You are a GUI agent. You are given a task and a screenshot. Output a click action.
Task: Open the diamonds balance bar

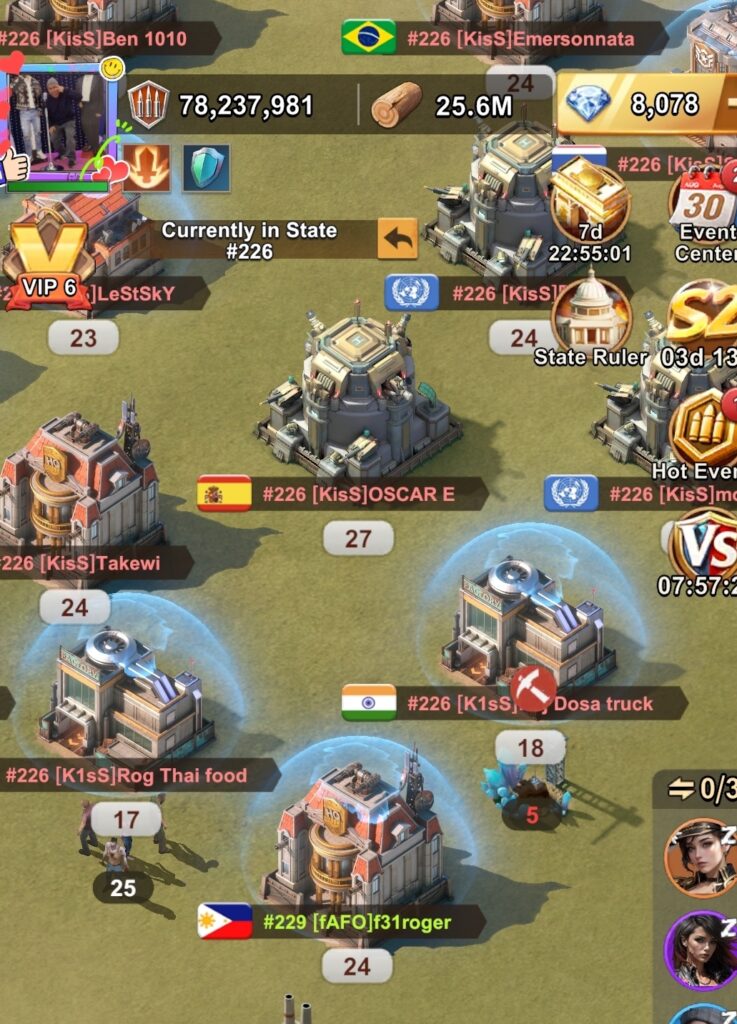(645, 103)
